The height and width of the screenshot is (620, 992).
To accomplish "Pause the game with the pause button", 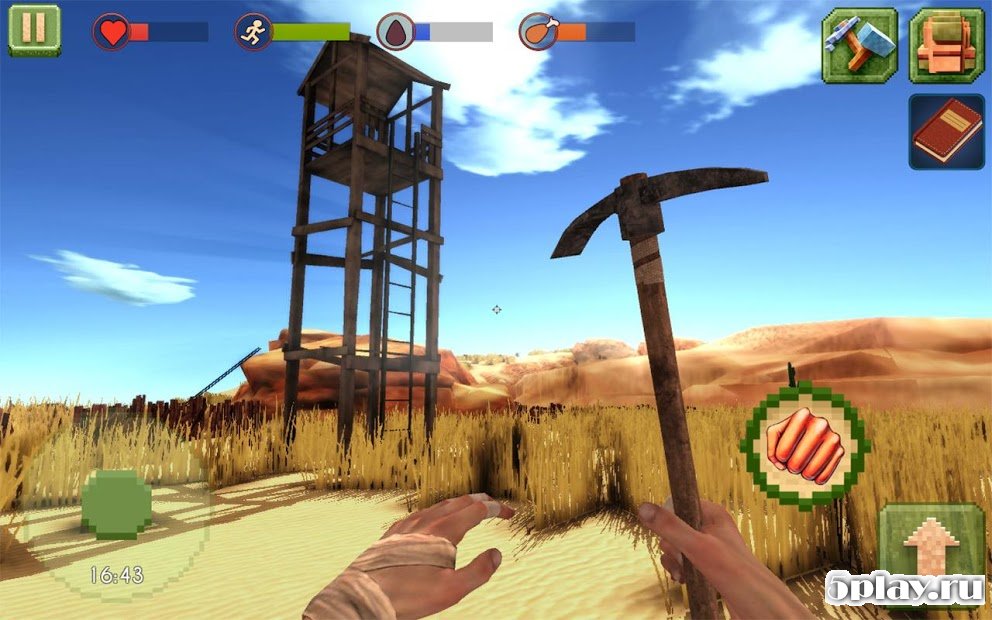I will coord(34,29).
